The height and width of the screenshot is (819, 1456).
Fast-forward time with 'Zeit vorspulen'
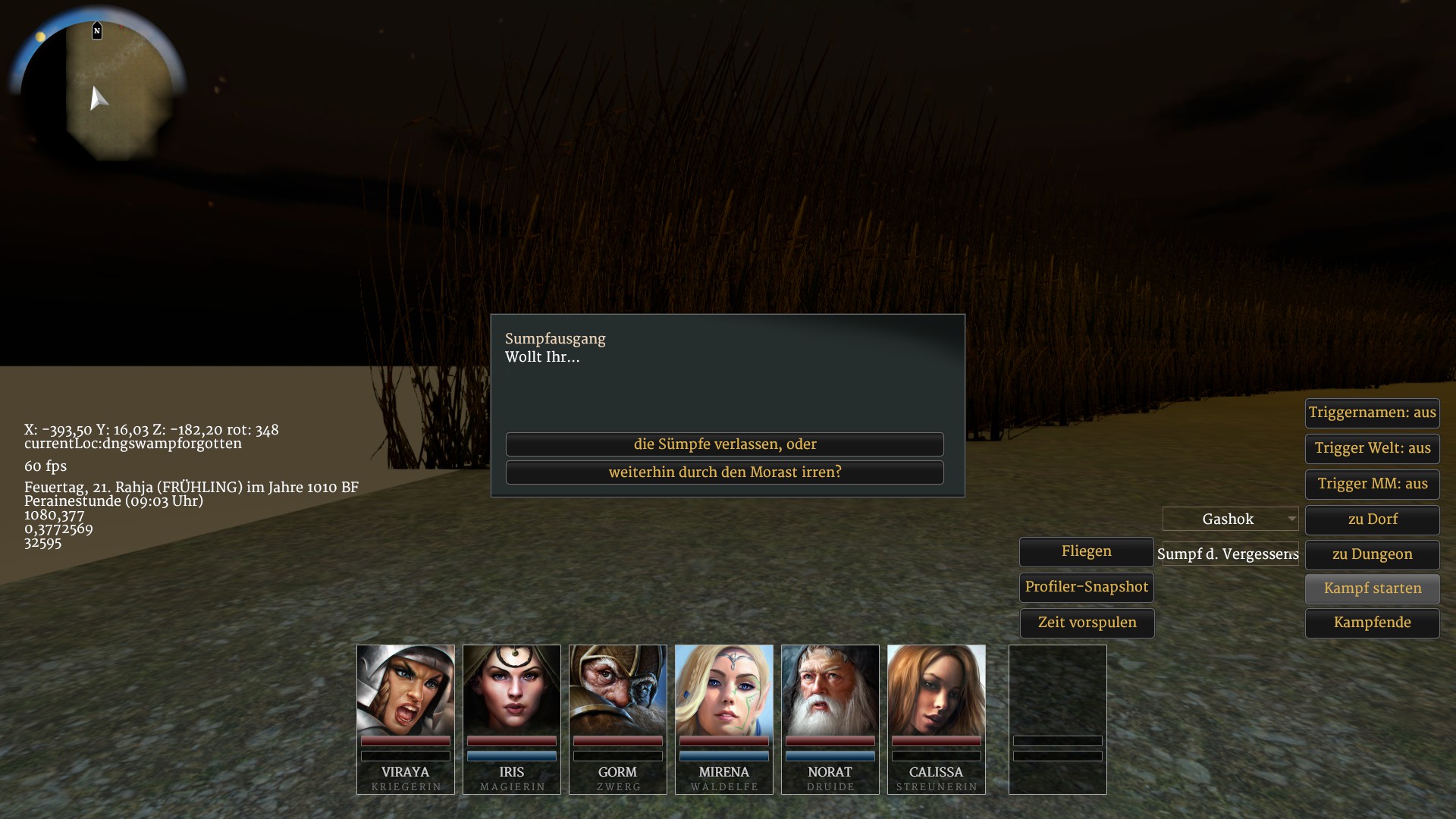pos(1086,623)
